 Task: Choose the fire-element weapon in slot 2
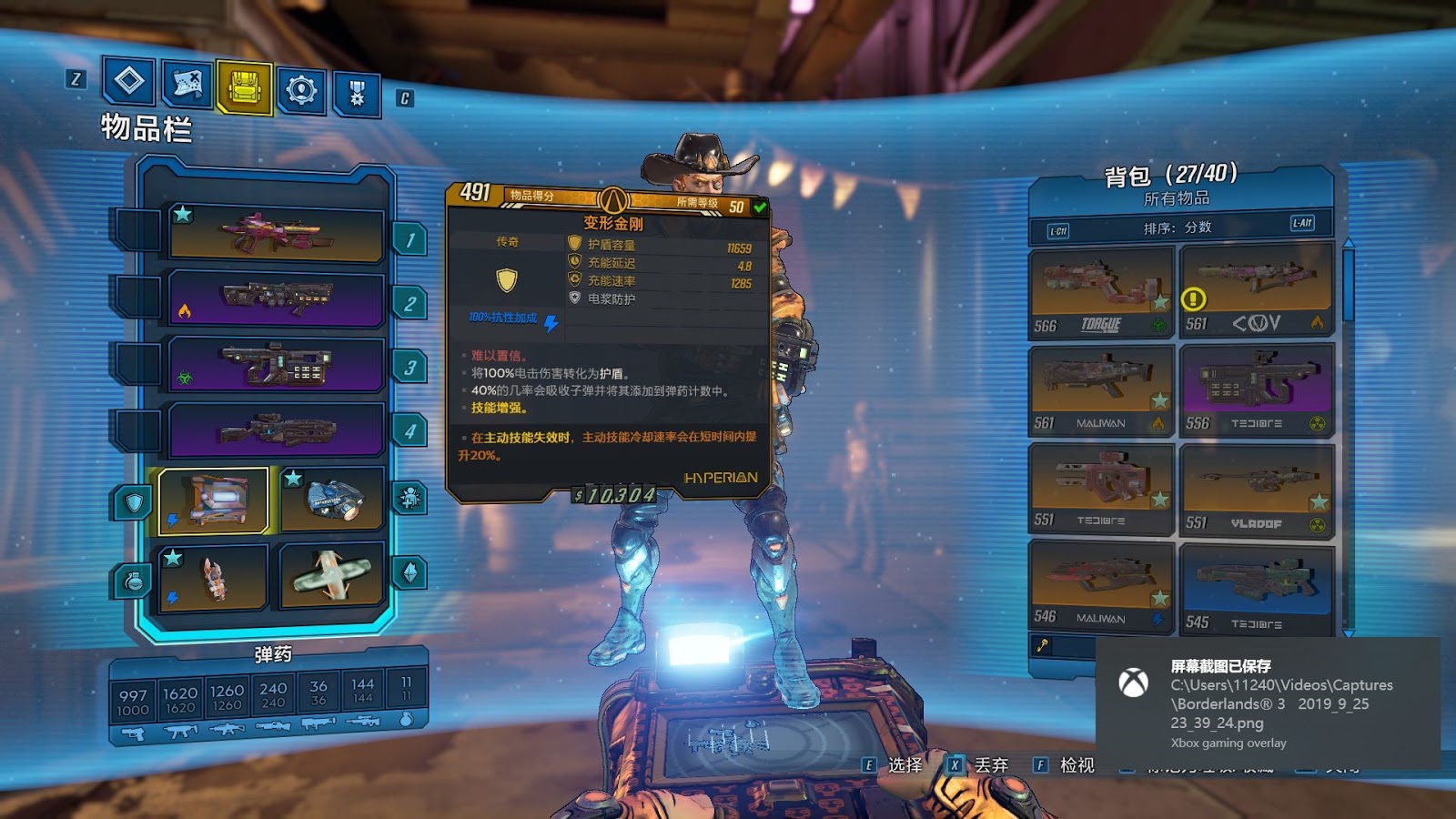point(276,298)
